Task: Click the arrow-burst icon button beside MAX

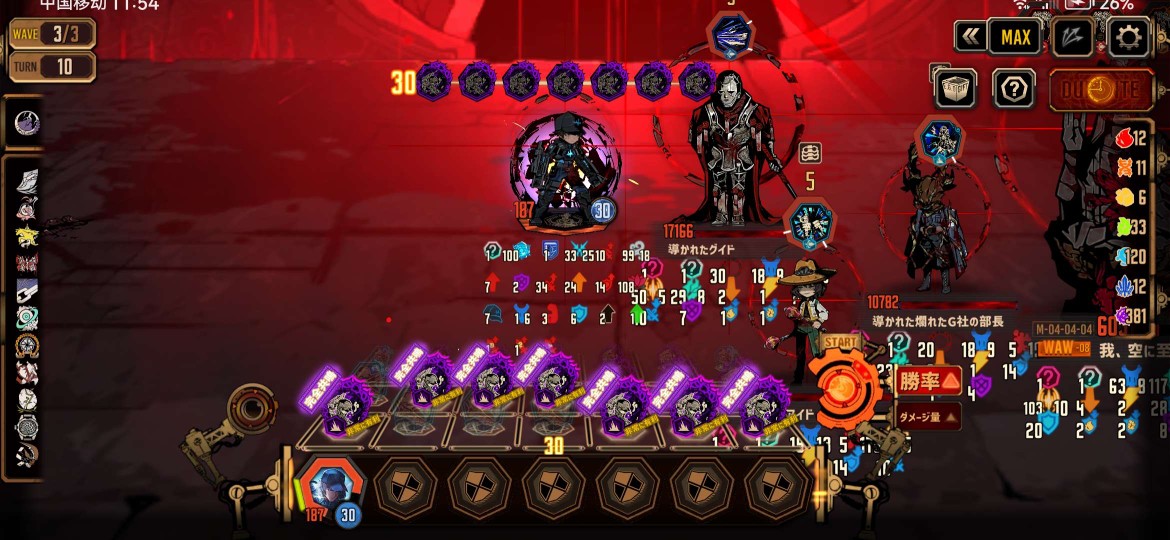Action: 1072,38
